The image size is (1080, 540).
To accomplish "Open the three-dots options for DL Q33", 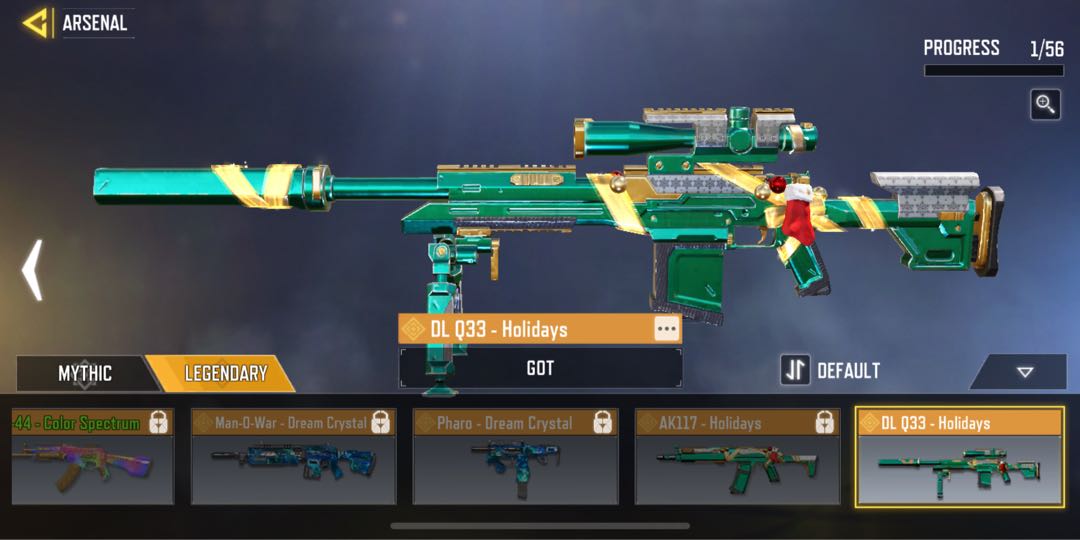I will click(x=666, y=329).
